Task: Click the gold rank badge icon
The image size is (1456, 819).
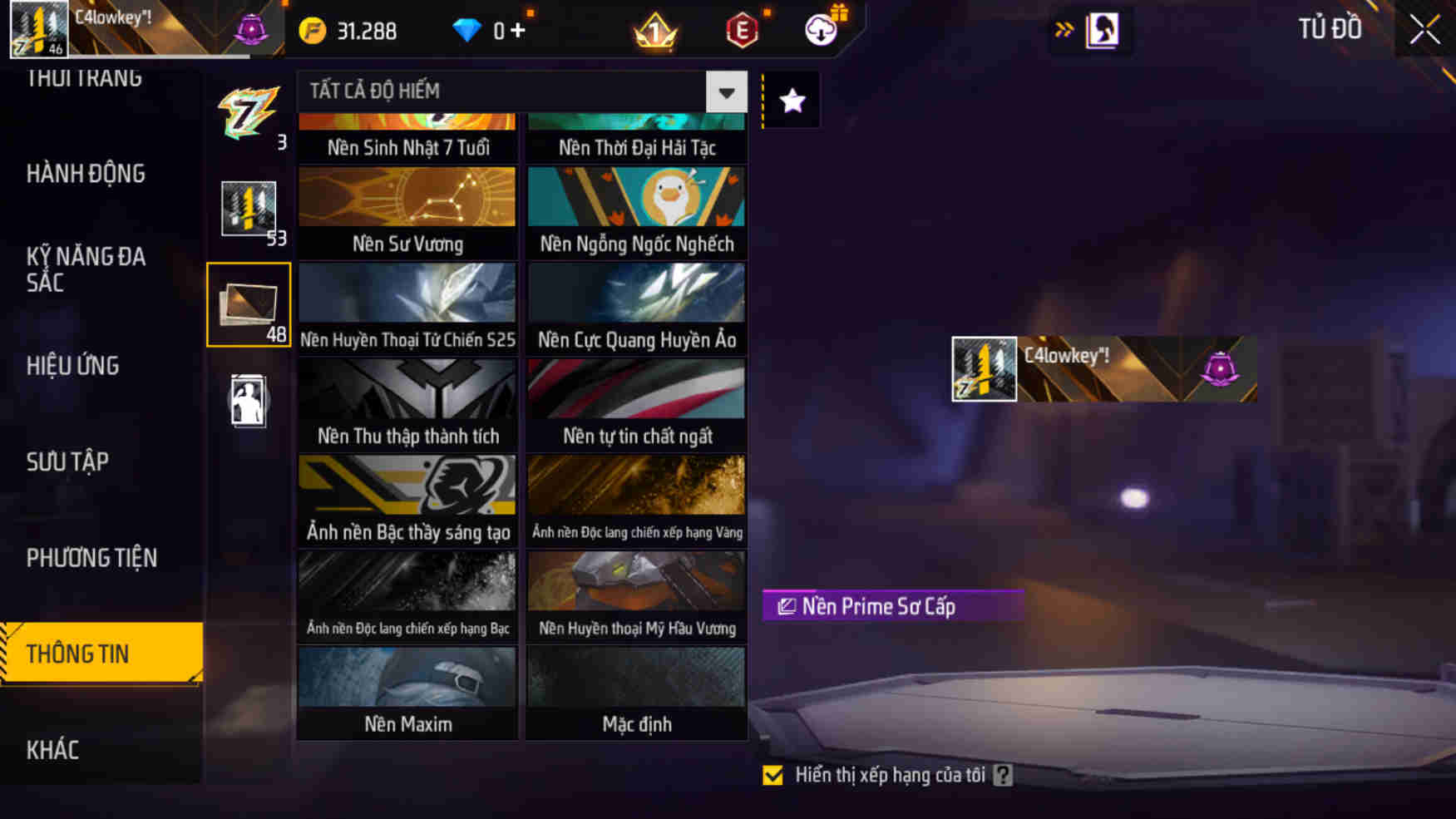Action: [x=655, y=30]
